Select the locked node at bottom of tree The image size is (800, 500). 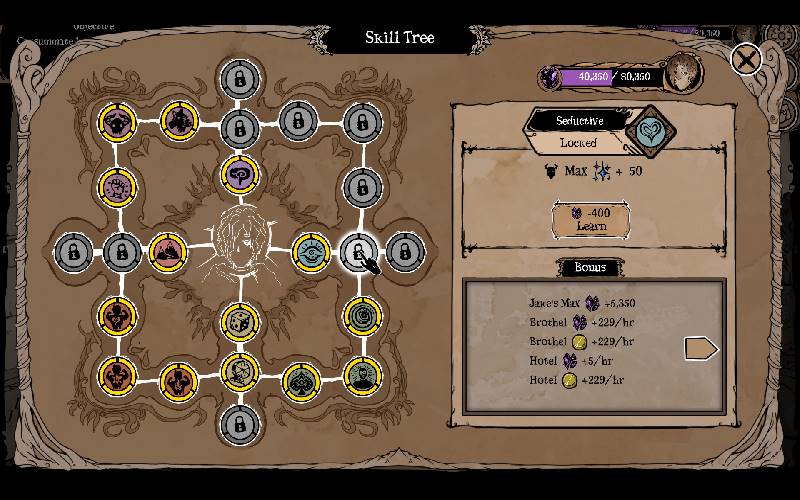click(238, 423)
